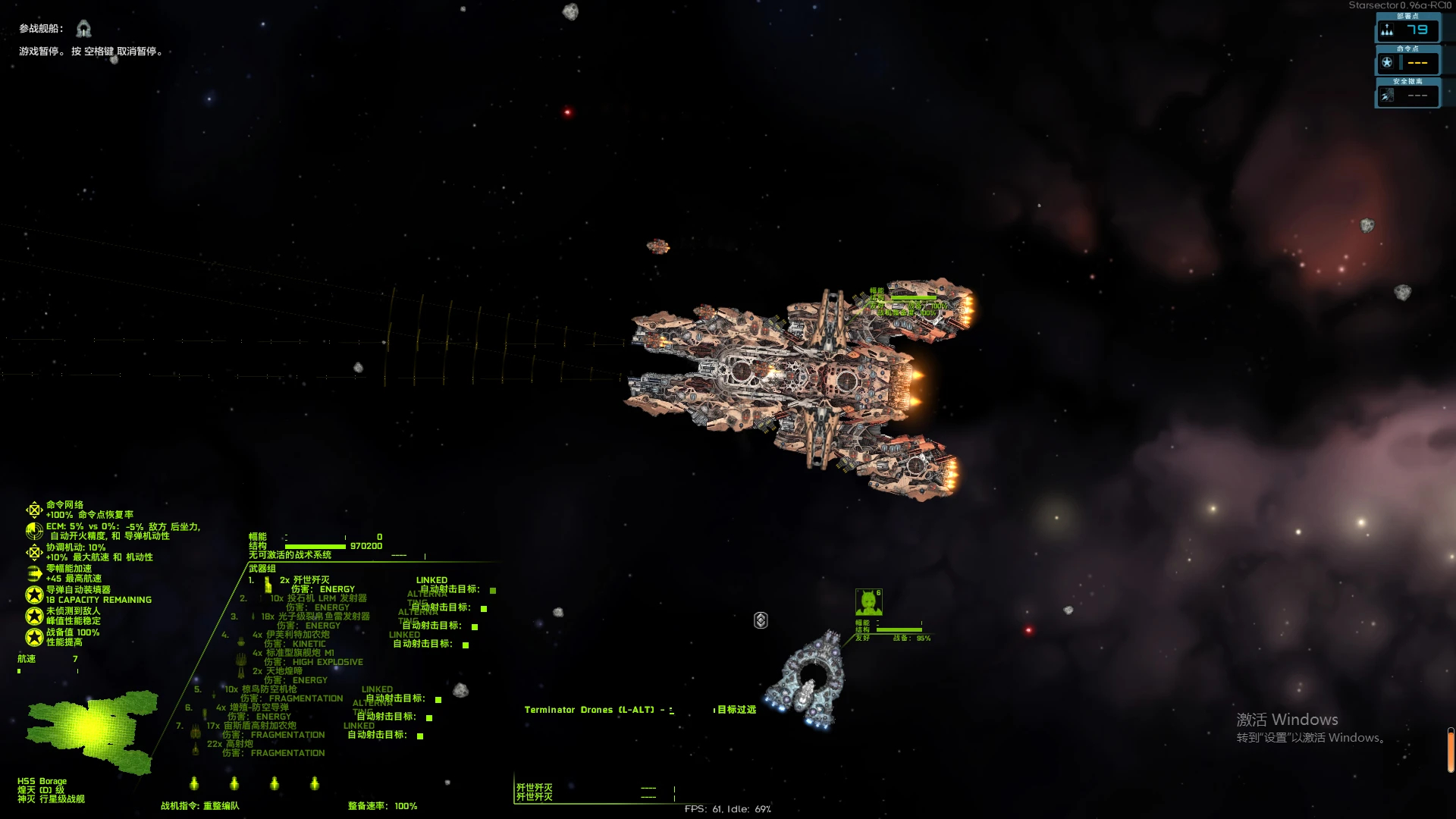This screenshot has width=1456, height=819.
Task: Toggle autofire square for weapon group 1
Action: (493, 590)
